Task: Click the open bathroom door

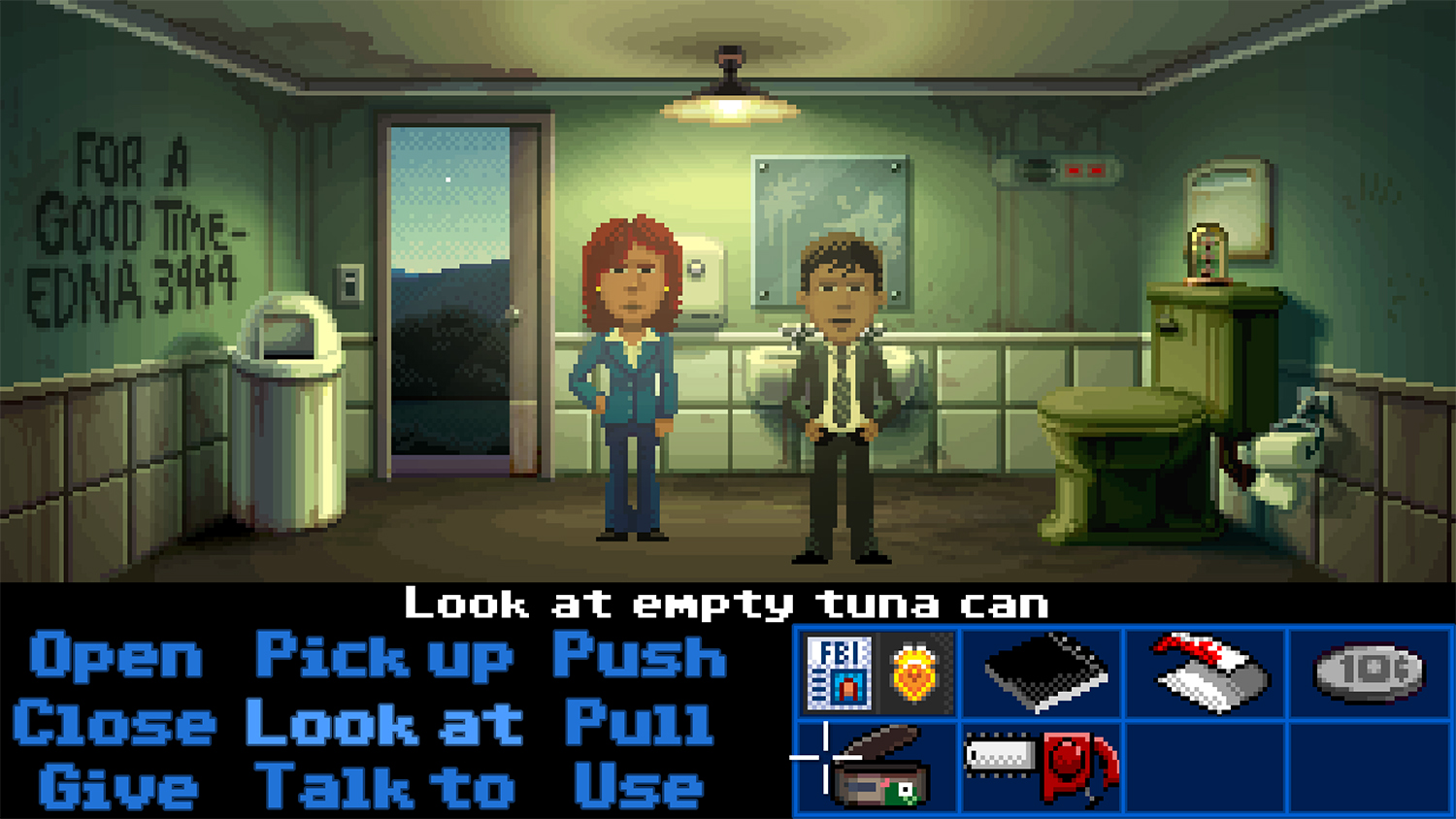Action: point(451,291)
